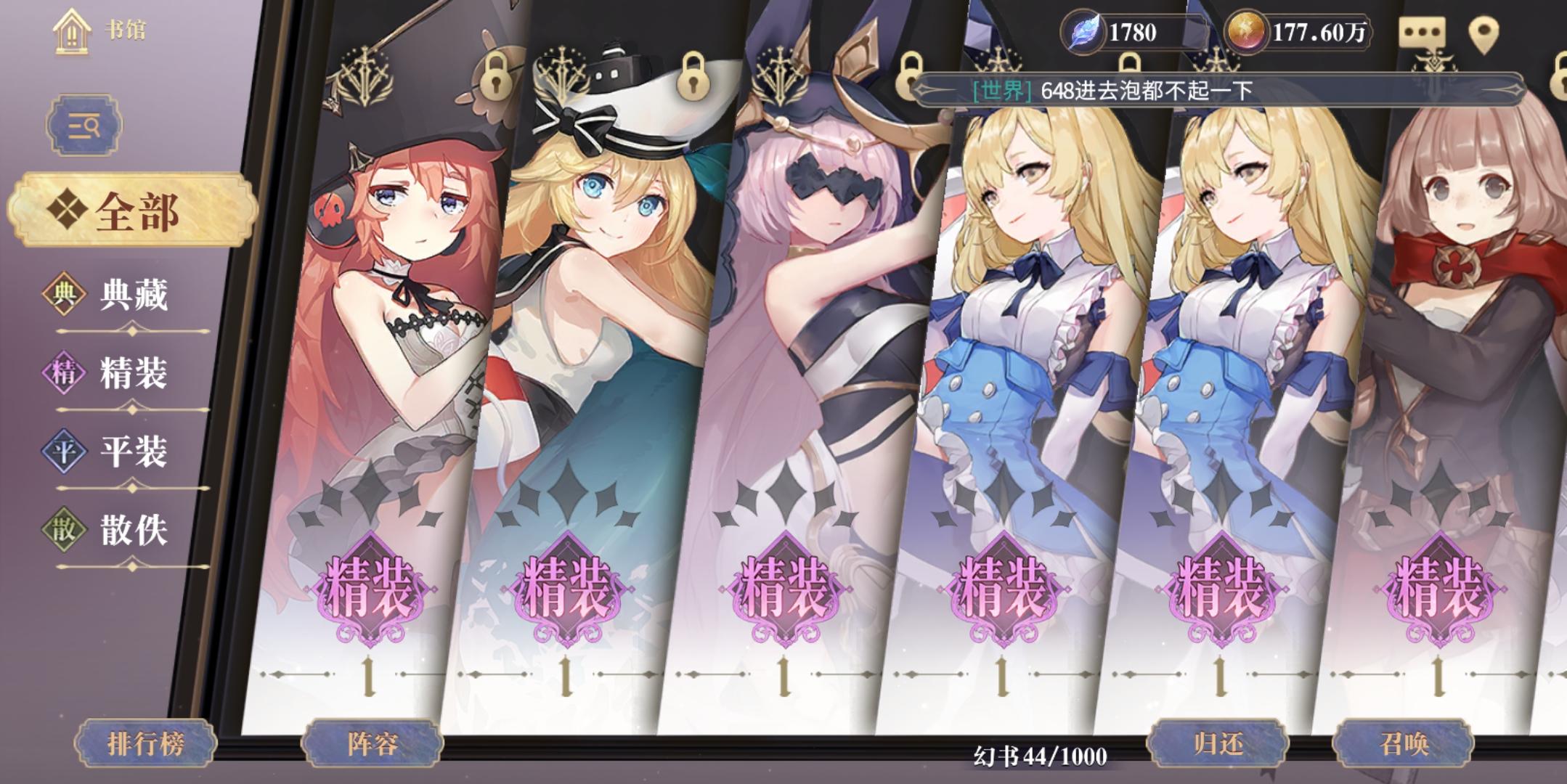Screen dimensions: 1567x784
Task: Click the blue feather currency icon
Action: pyautogui.click(x=1083, y=30)
